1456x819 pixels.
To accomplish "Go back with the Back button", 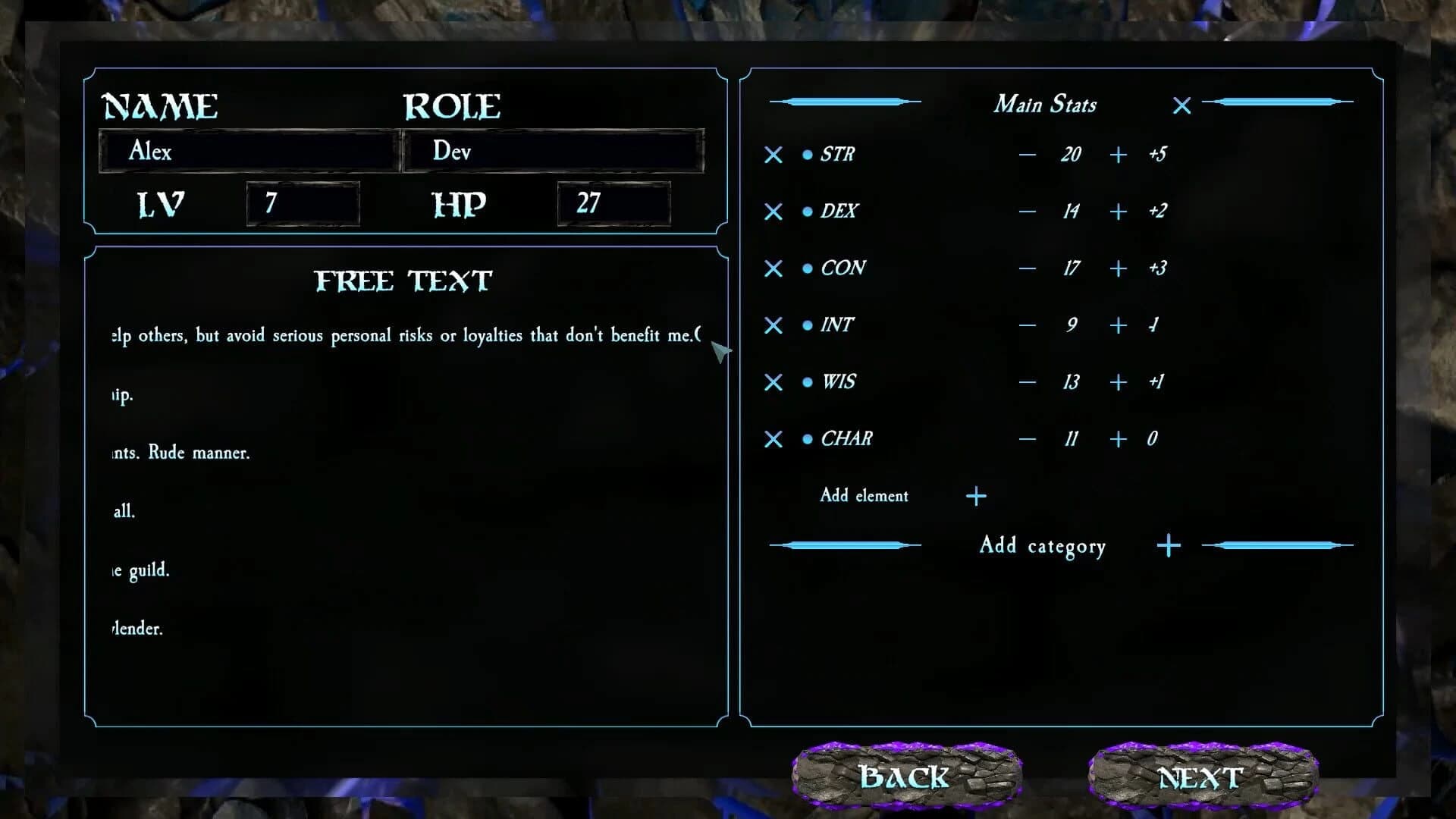I will click(904, 776).
